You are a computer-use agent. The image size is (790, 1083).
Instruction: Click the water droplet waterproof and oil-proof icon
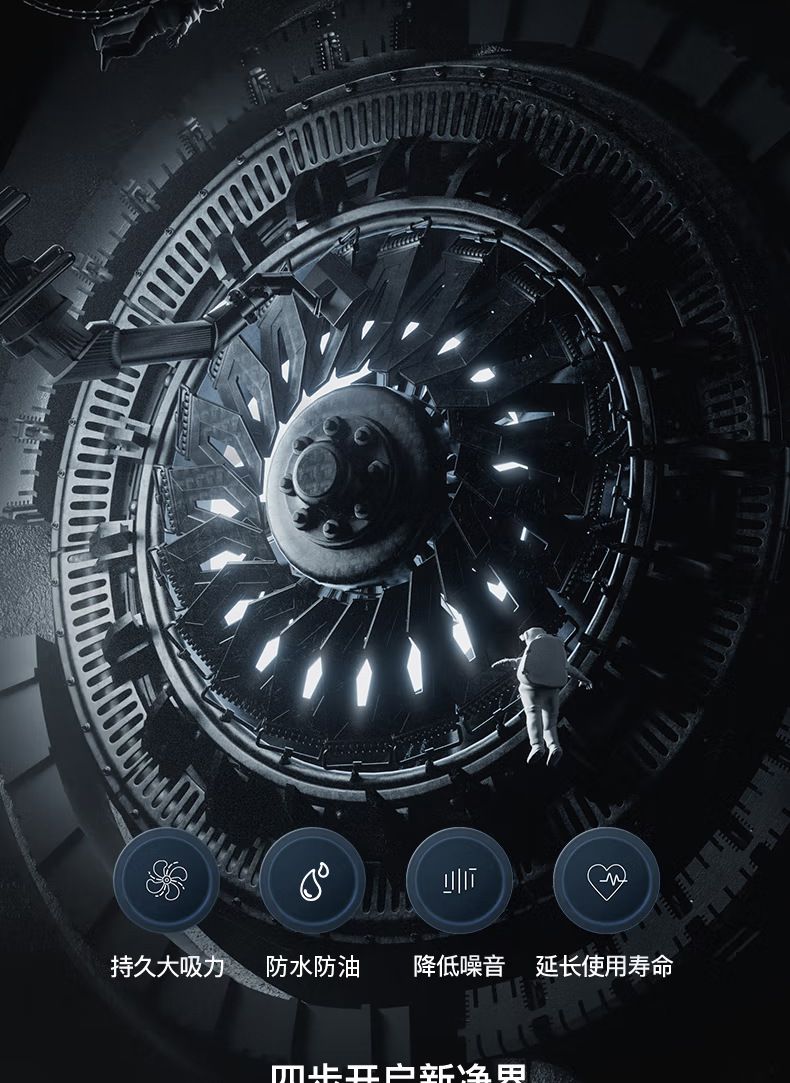pos(313,881)
